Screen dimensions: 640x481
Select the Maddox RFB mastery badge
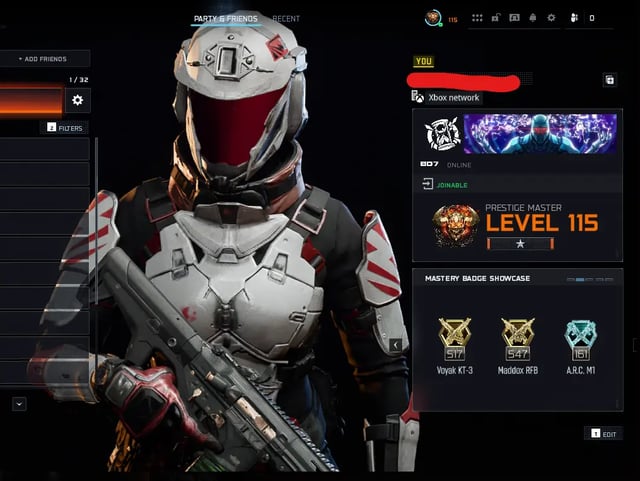tap(518, 340)
